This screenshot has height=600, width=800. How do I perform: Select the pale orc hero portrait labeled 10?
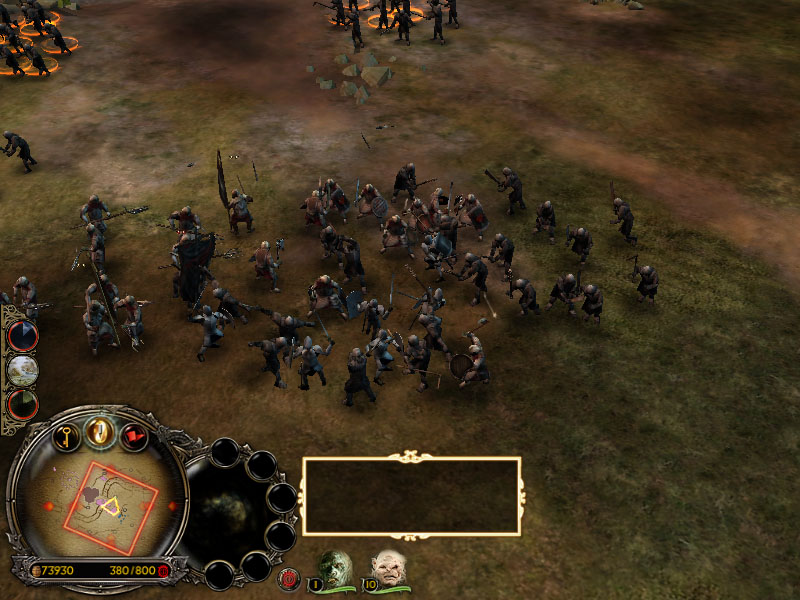point(388,567)
